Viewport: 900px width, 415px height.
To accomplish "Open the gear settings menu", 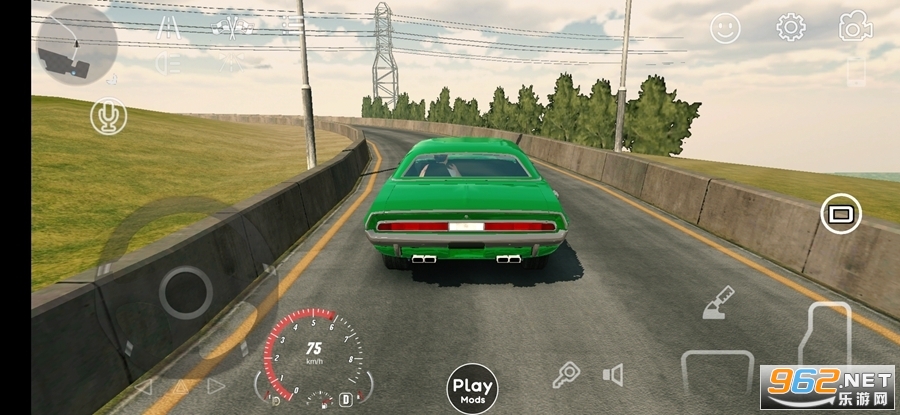I will tap(791, 28).
